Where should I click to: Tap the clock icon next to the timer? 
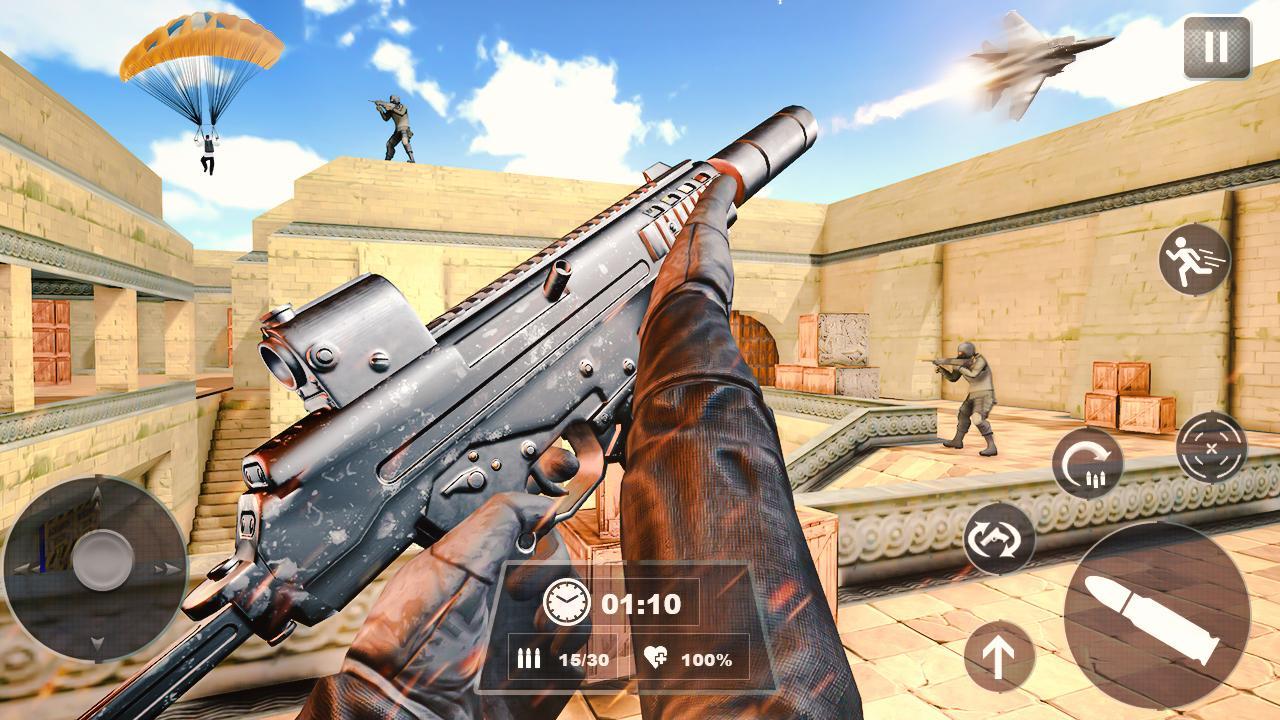click(x=566, y=602)
